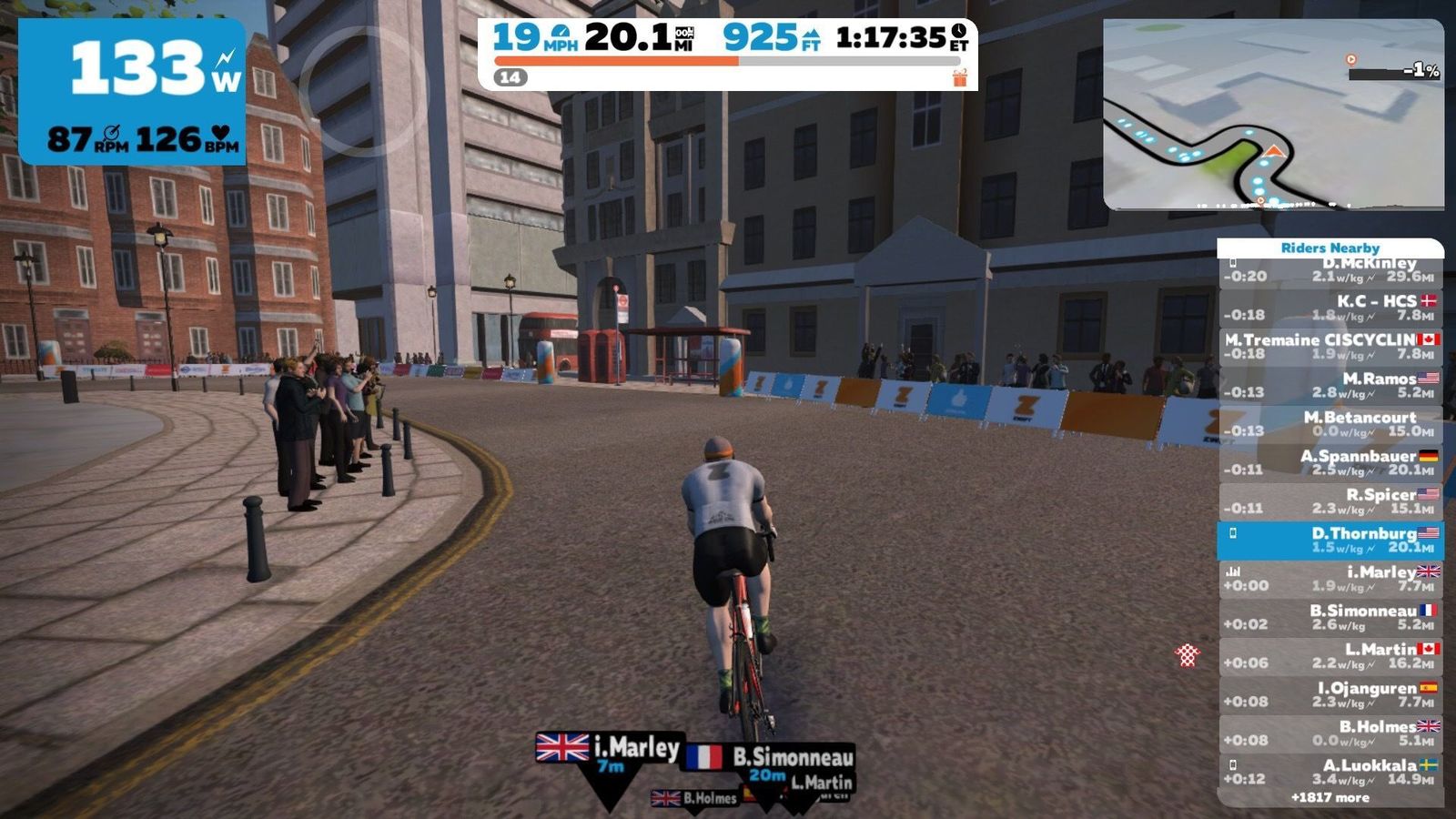Pick M.Betancourt from nearby riders

1330,424
